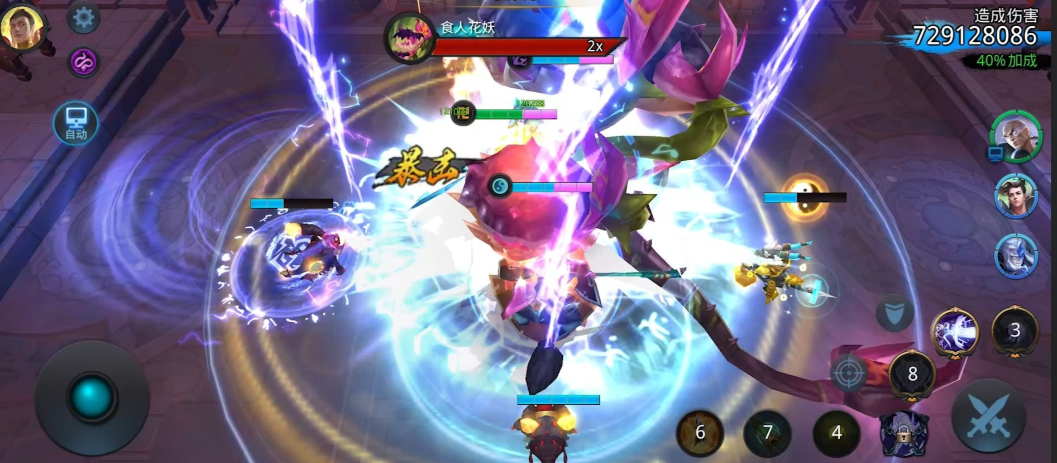The width and height of the screenshot is (1057, 463).
Task: Switch to the silver-haired masked hero portrait
Action: [x=1016, y=255]
